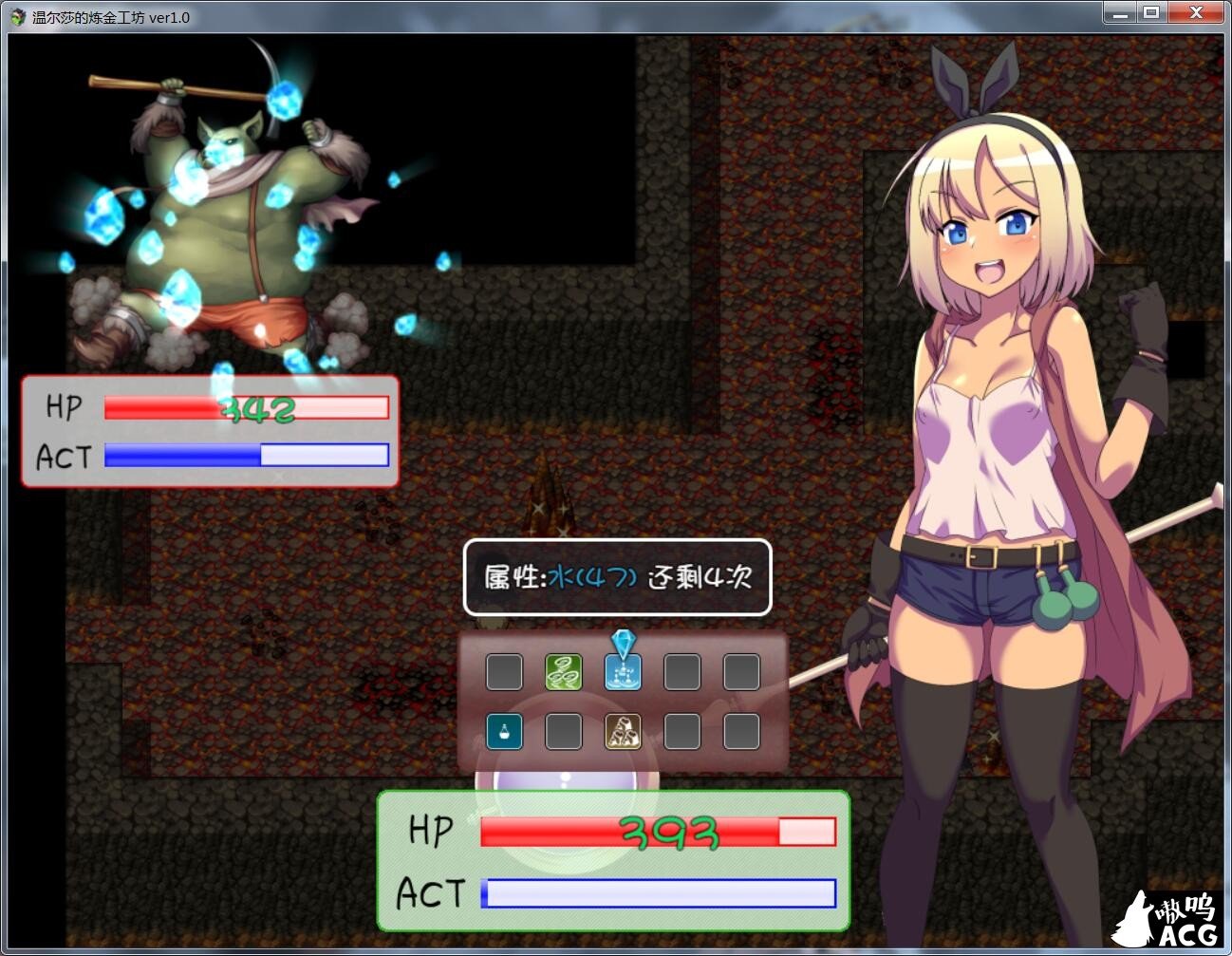Close the game window
This screenshot has height=956, width=1232.
(x=1196, y=13)
